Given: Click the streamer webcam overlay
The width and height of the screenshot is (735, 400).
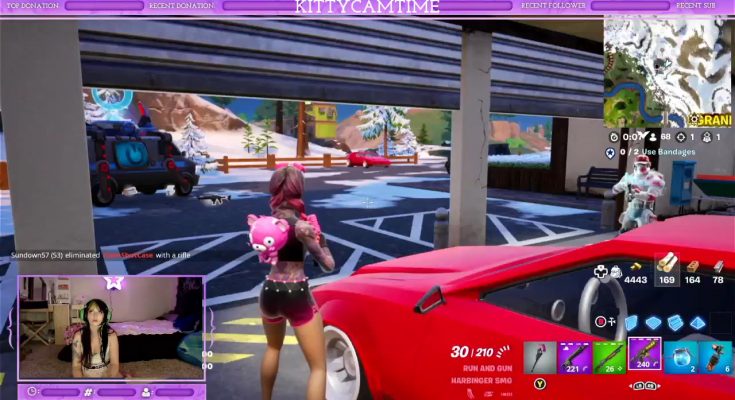Looking at the screenshot, I should 110,327.
